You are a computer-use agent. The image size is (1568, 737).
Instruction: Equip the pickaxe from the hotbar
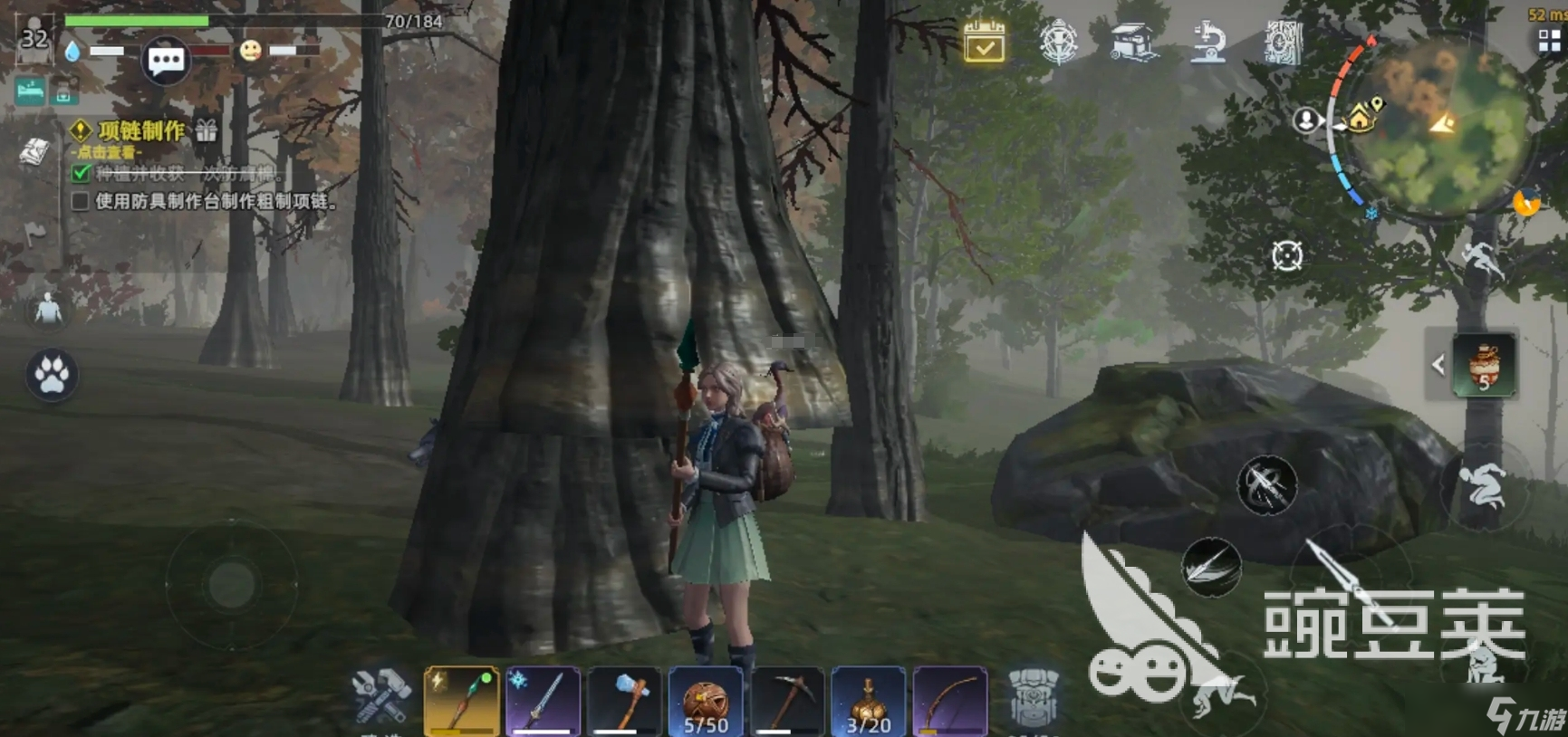click(x=787, y=701)
